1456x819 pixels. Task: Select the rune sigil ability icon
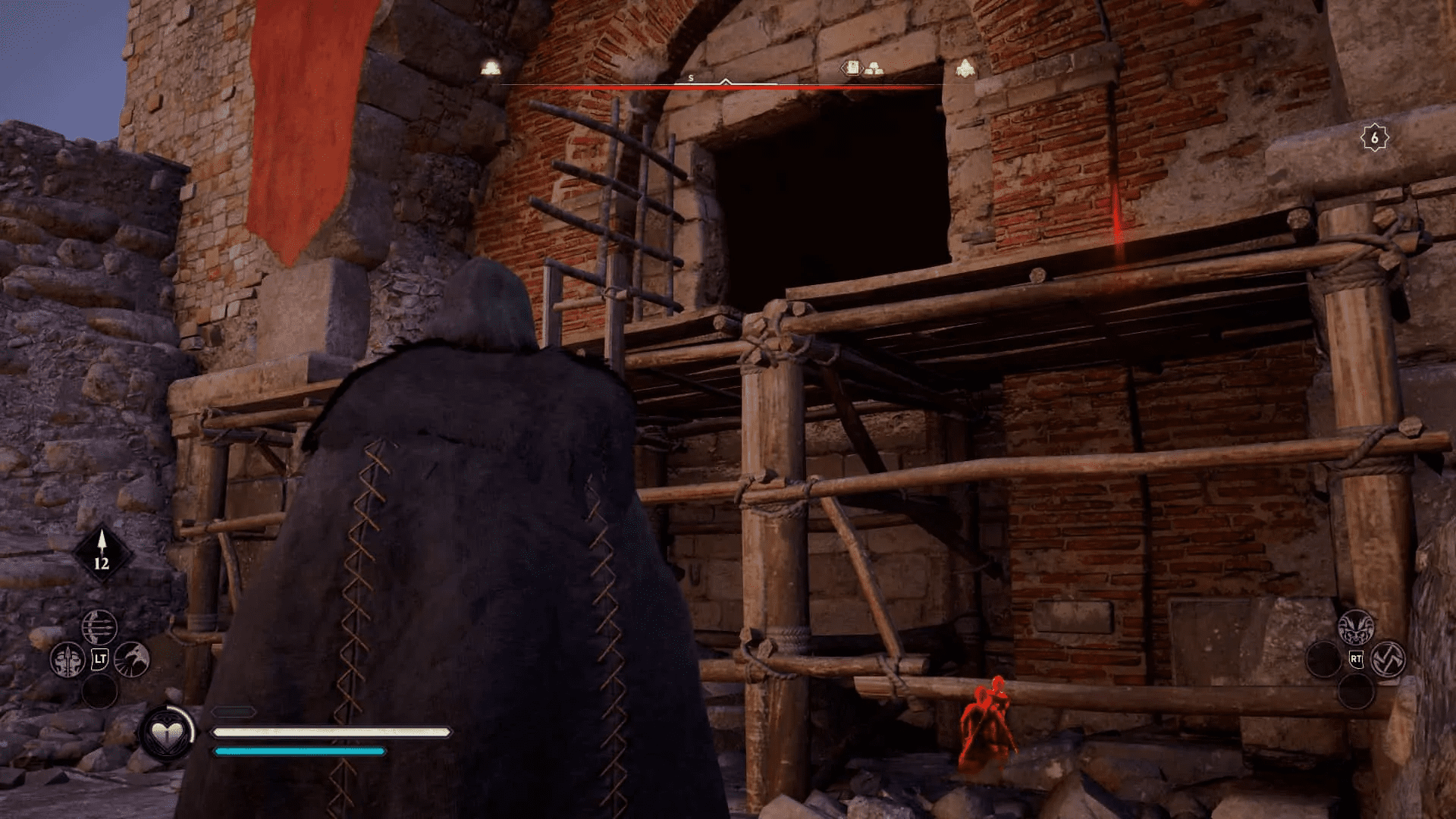point(1389,659)
